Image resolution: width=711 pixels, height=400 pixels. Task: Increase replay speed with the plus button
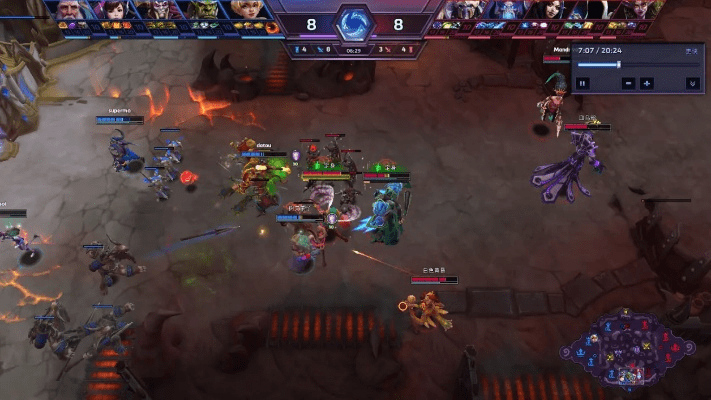[648, 83]
